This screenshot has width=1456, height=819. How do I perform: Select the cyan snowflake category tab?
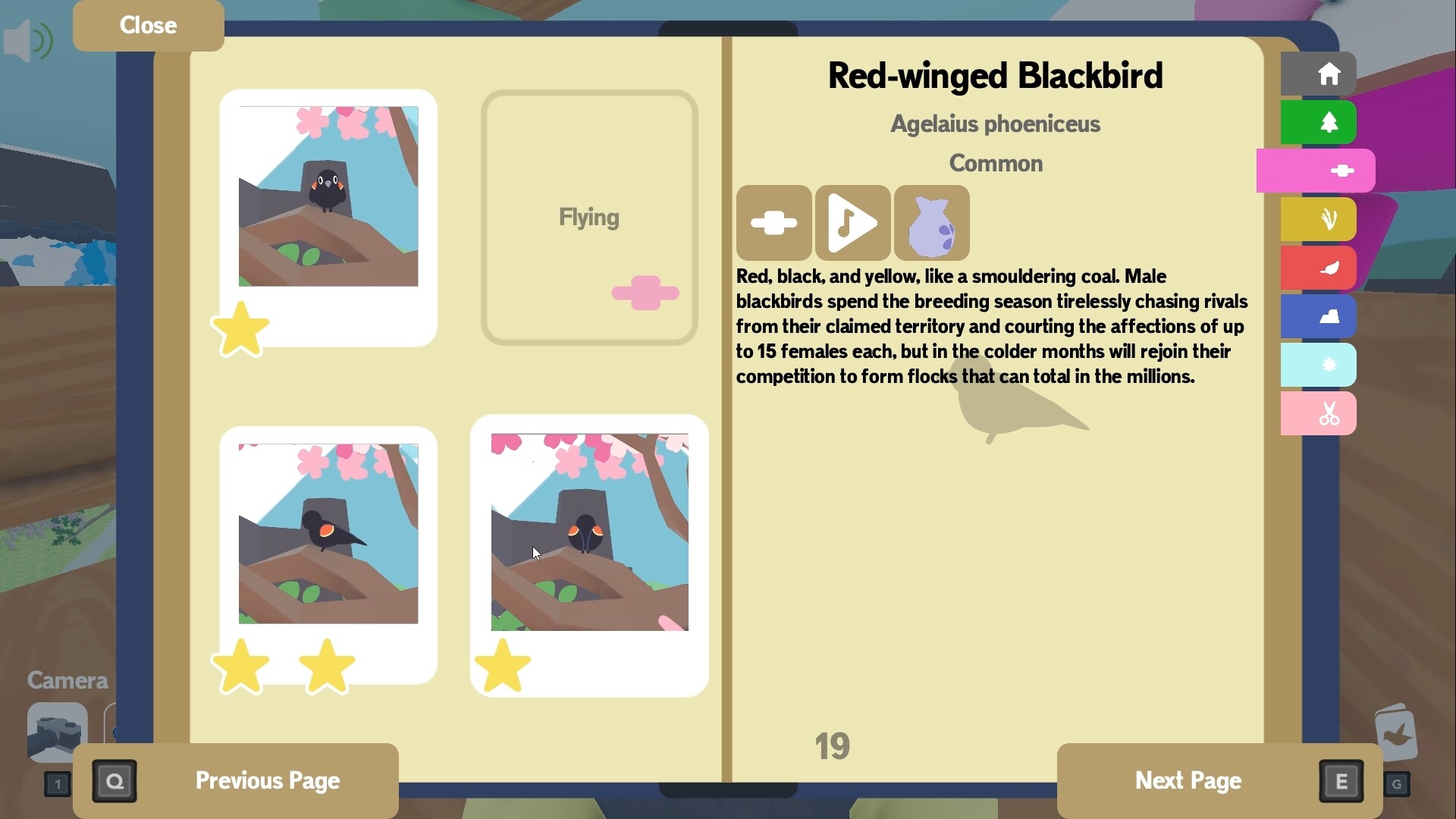(x=1318, y=365)
